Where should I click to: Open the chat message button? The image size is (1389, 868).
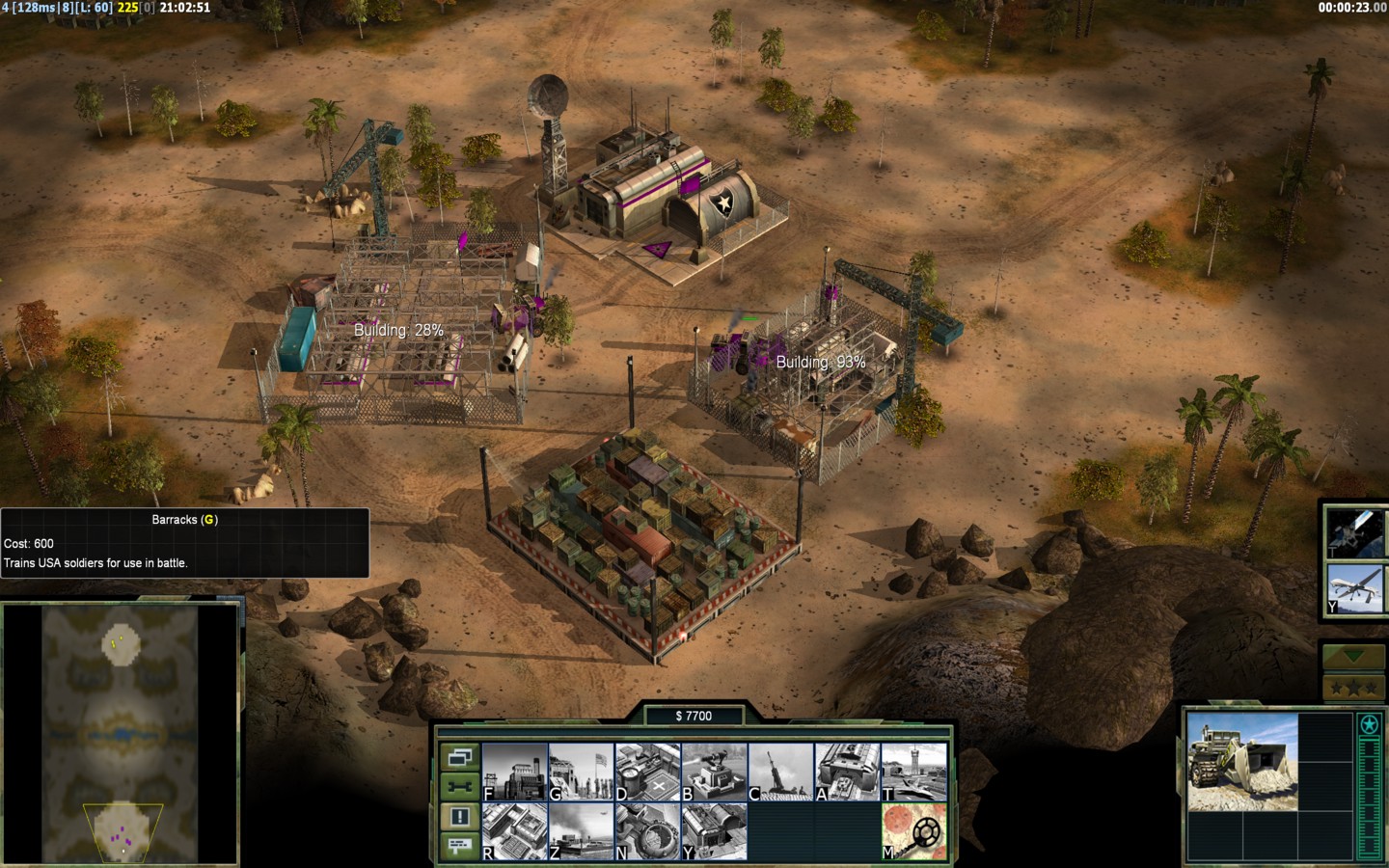click(x=459, y=846)
